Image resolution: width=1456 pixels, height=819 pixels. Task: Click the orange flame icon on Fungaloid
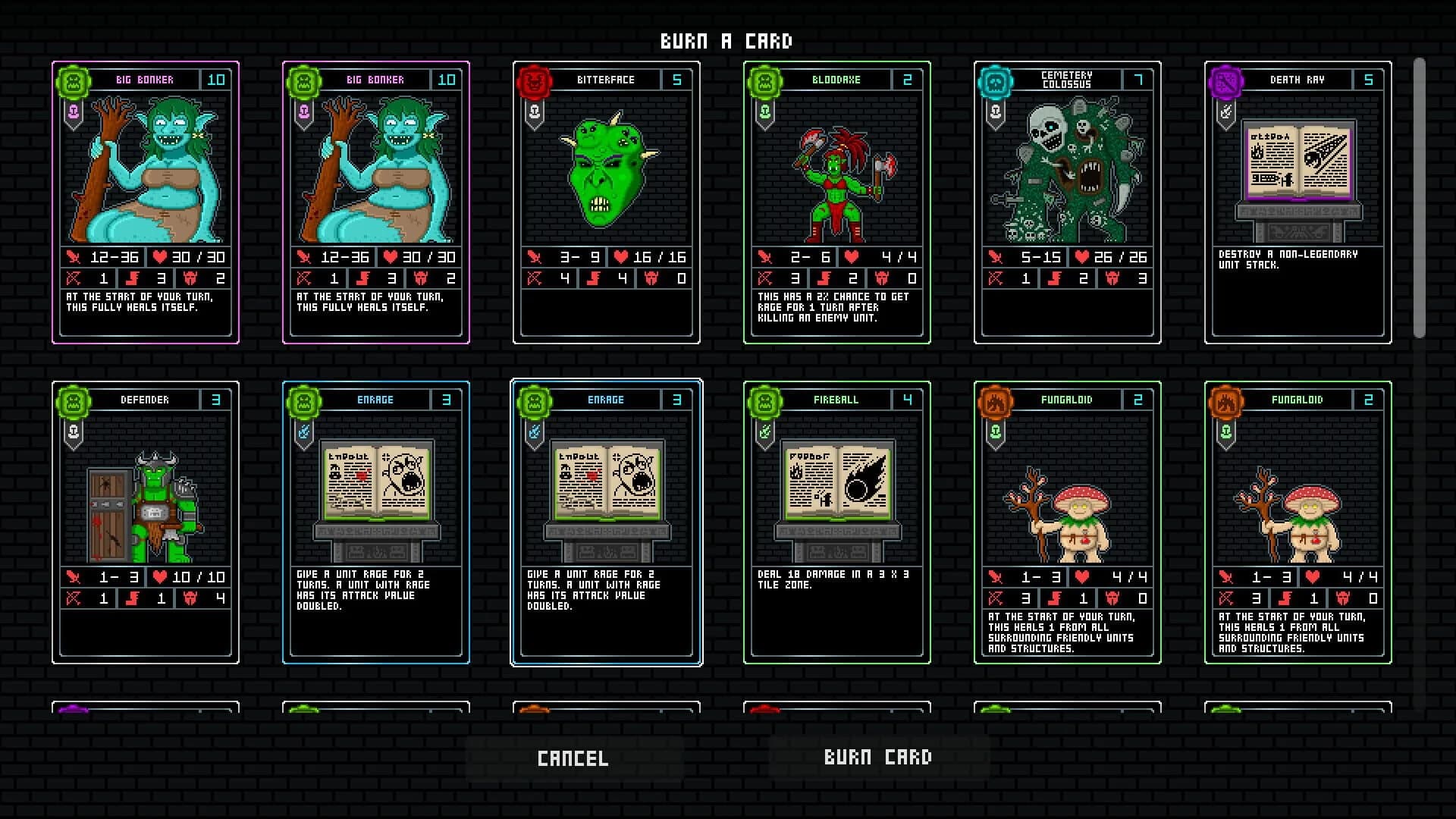coord(995,400)
